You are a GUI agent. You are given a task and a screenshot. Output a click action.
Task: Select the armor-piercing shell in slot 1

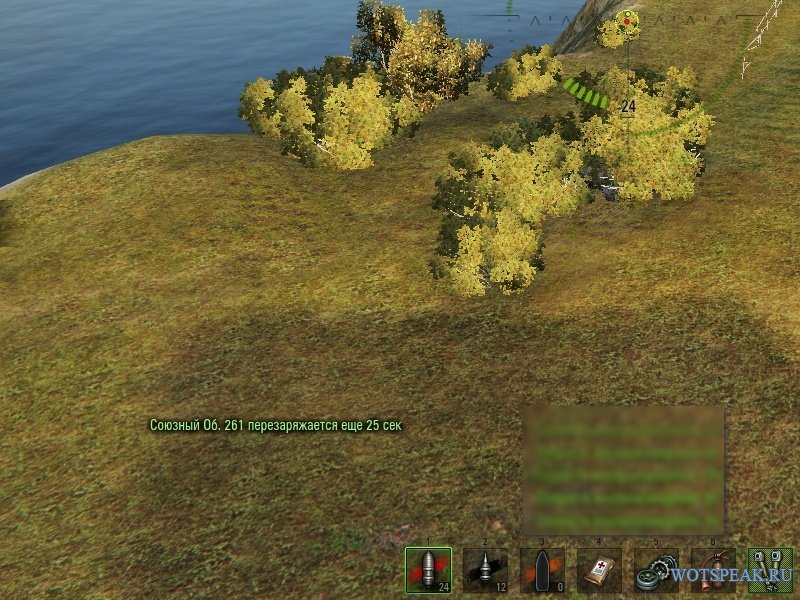428,570
